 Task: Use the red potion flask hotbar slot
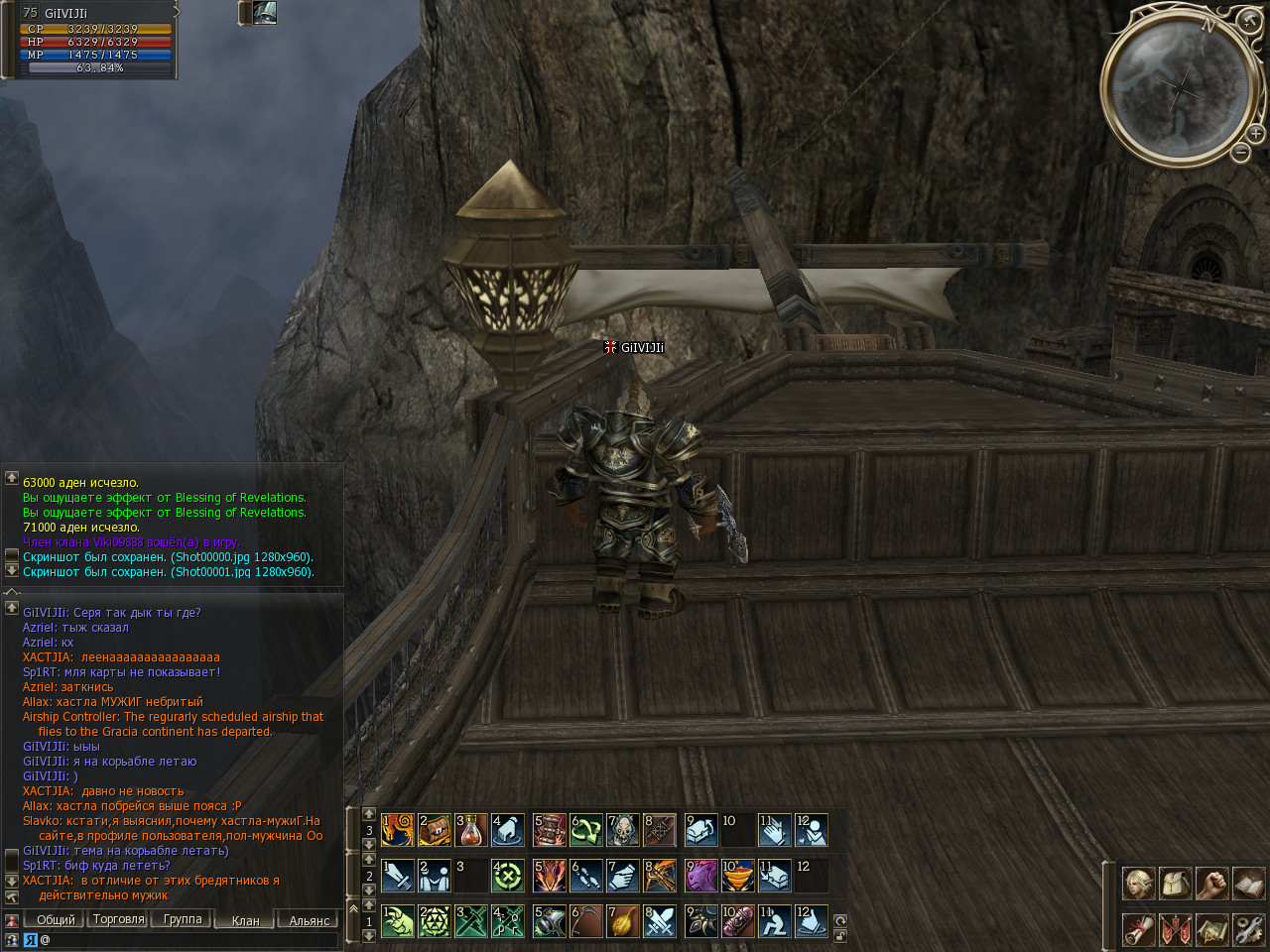[472, 829]
